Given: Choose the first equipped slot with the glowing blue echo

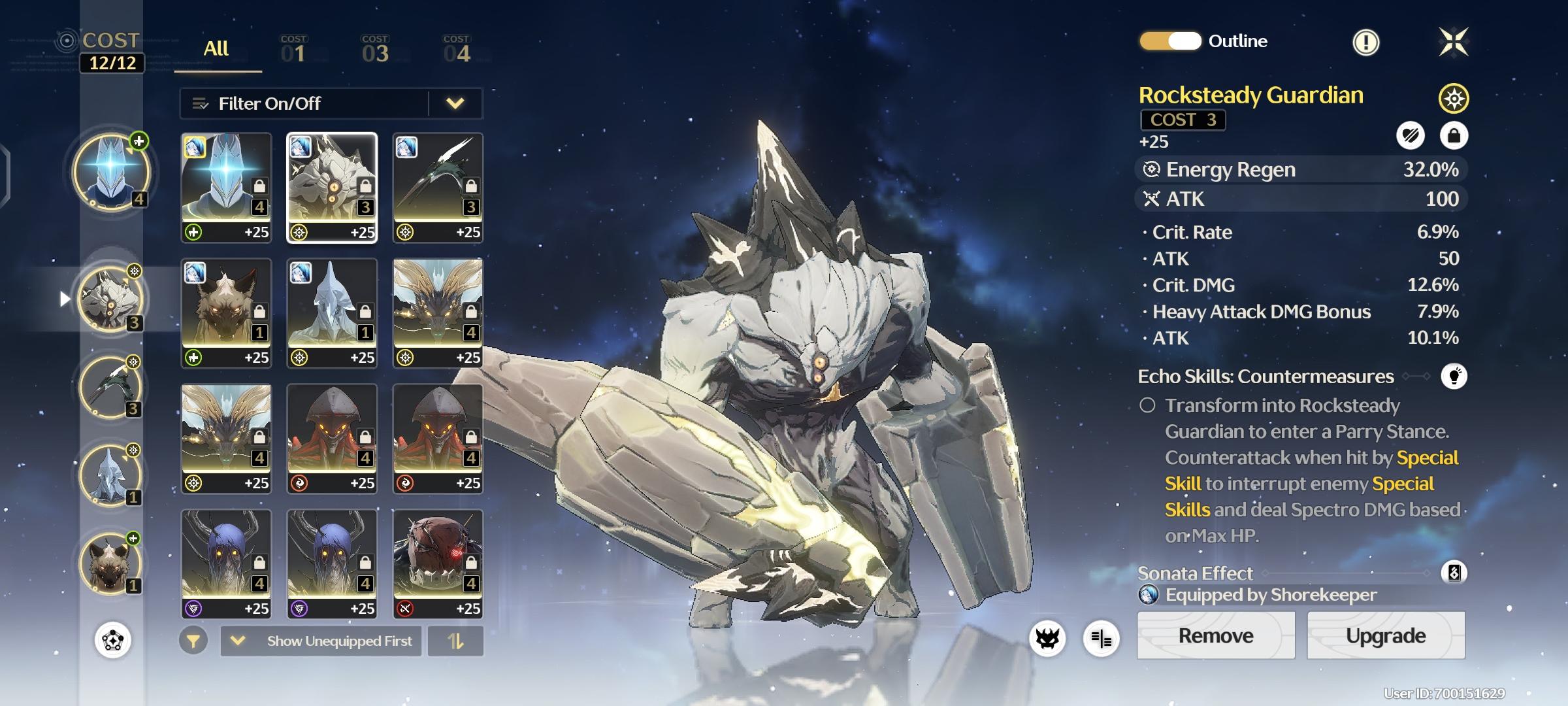Looking at the screenshot, I should [111, 172].
